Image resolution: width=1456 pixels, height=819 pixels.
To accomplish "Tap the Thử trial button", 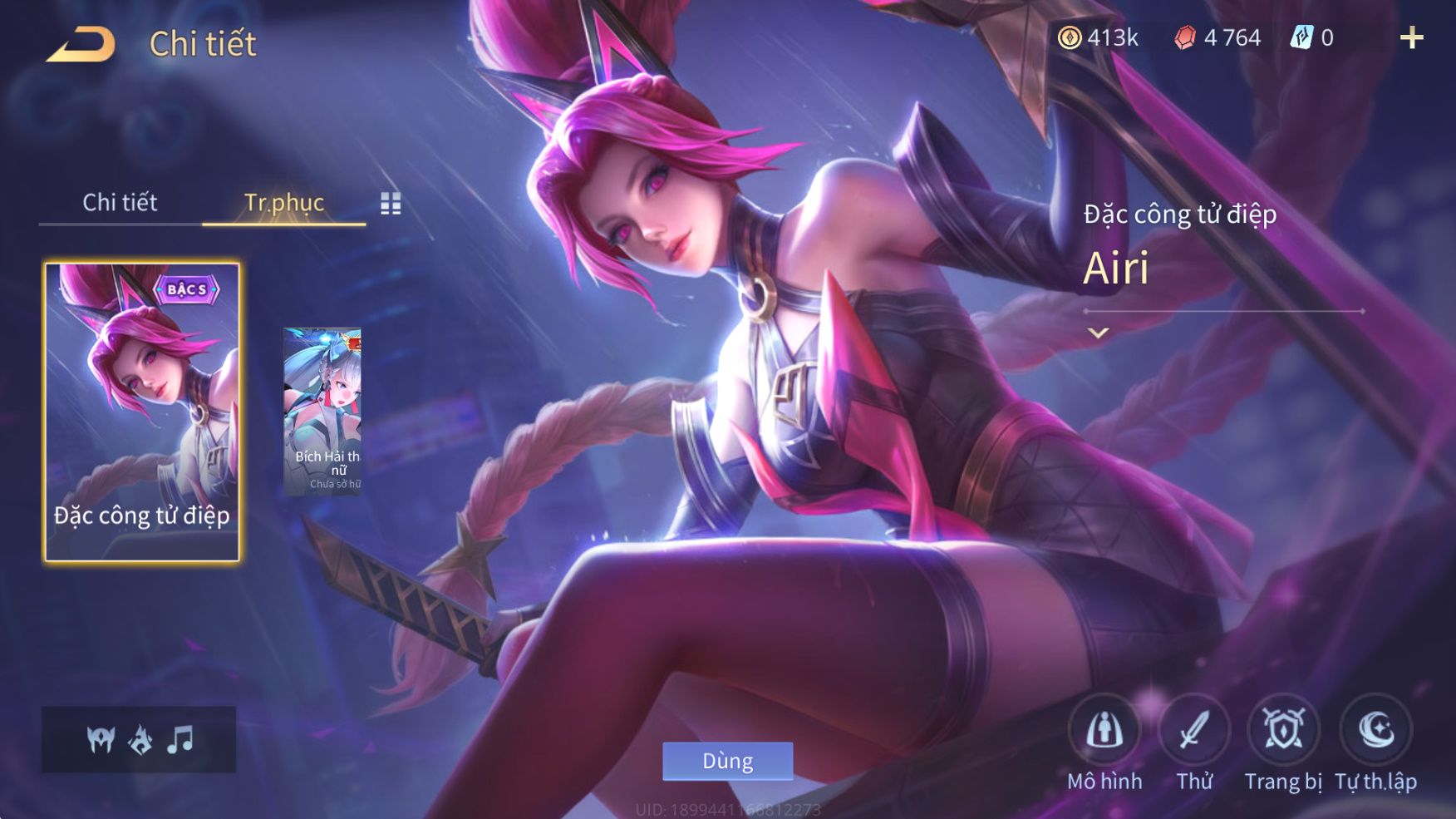I will pos(1194,732).
